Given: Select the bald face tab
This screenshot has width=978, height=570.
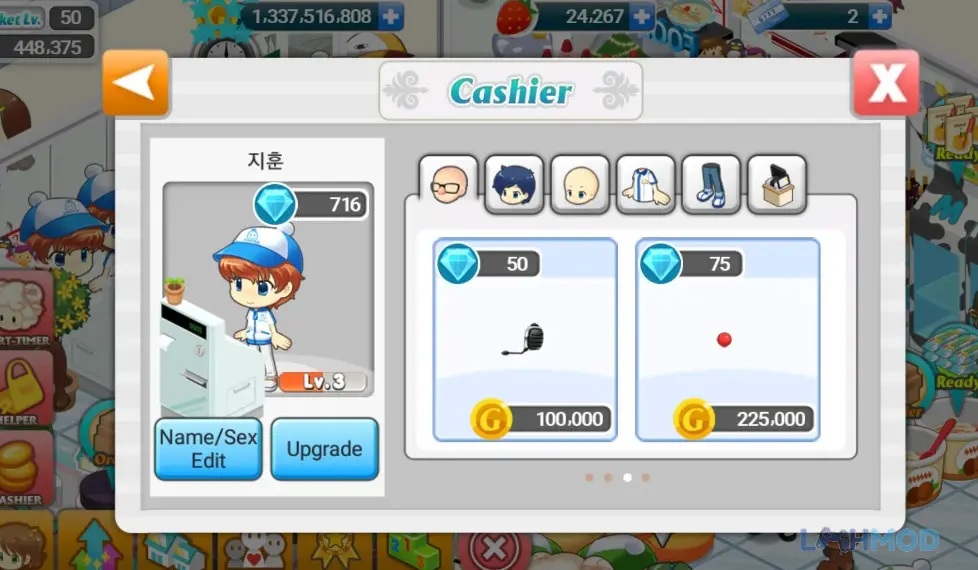Looking at the screenshot, I should point(580,185).
